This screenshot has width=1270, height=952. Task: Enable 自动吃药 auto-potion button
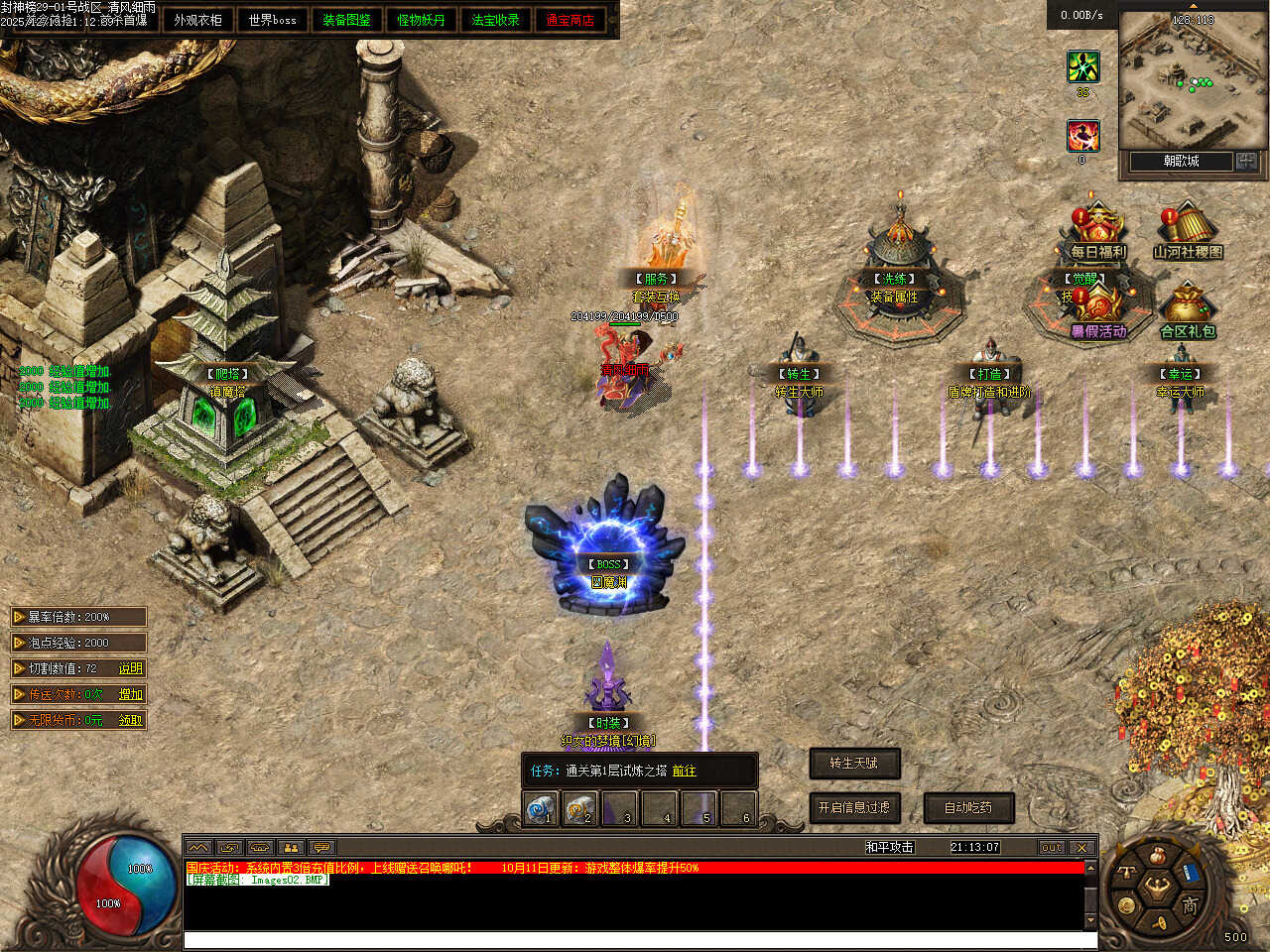[968, 808]
